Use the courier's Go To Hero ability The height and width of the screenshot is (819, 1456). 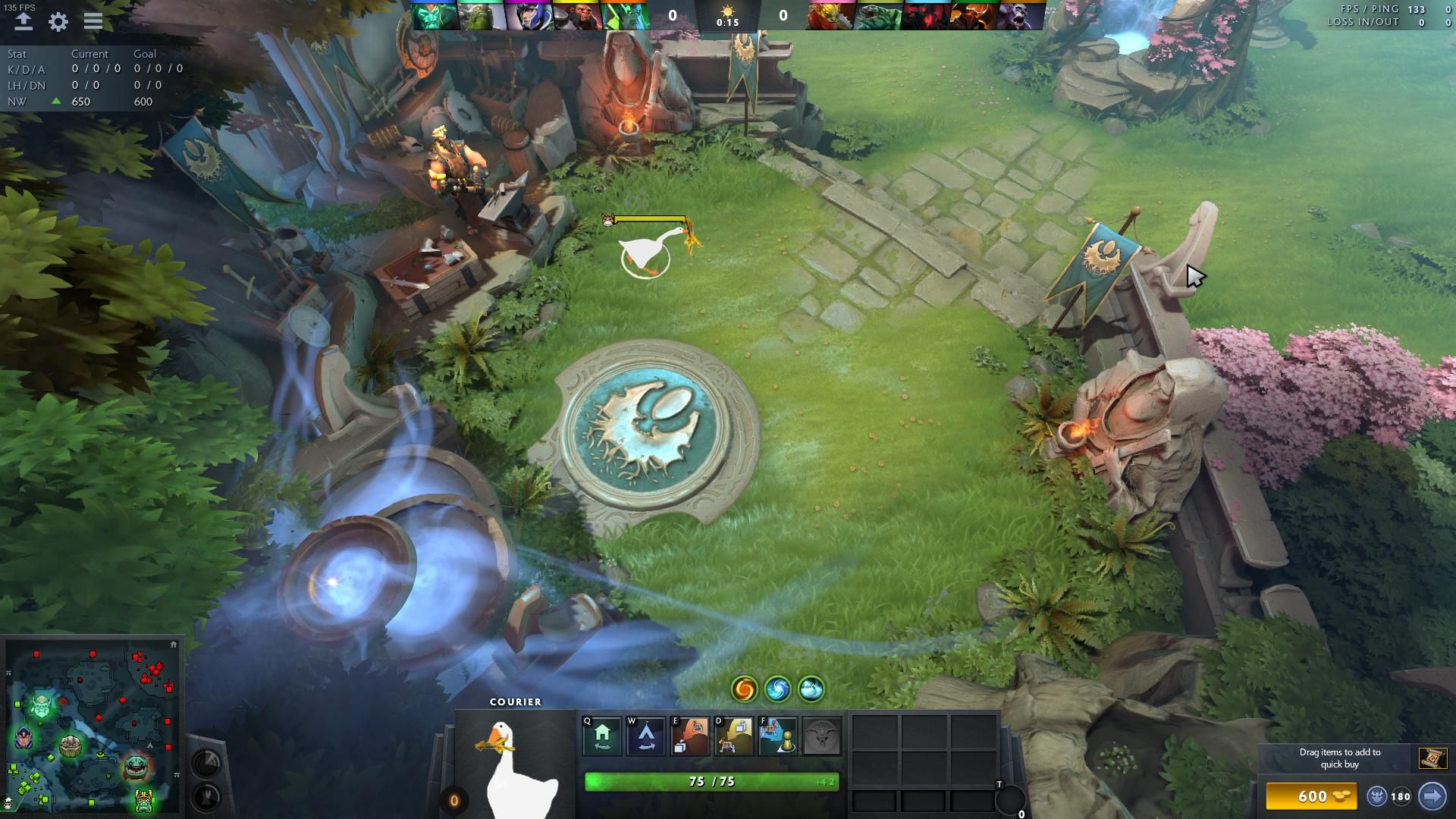click(777, 736)
